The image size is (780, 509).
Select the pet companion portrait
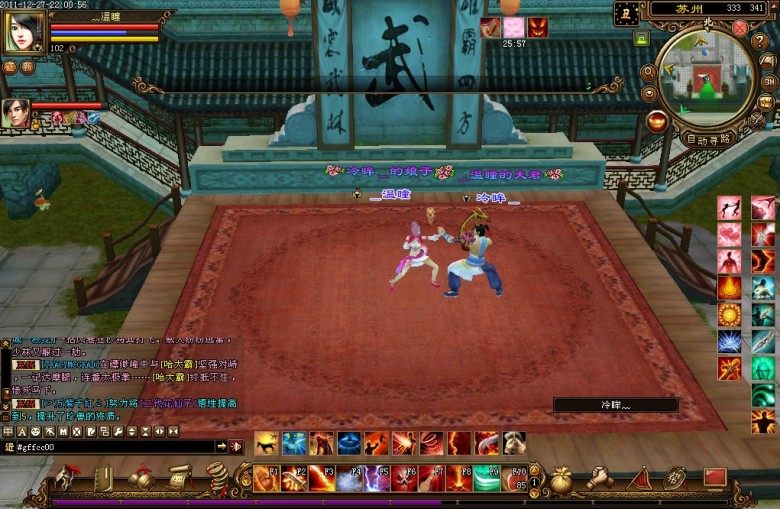[15, 112]
